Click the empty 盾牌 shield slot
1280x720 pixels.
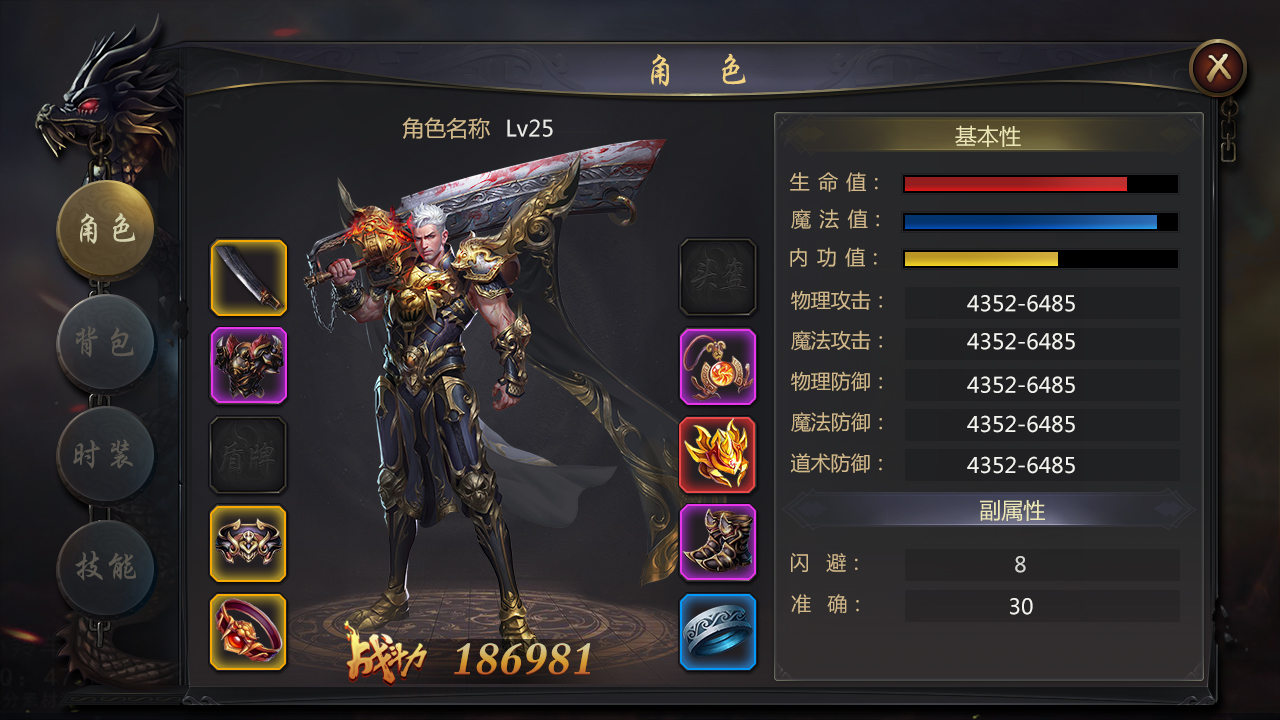click(248, 455)
